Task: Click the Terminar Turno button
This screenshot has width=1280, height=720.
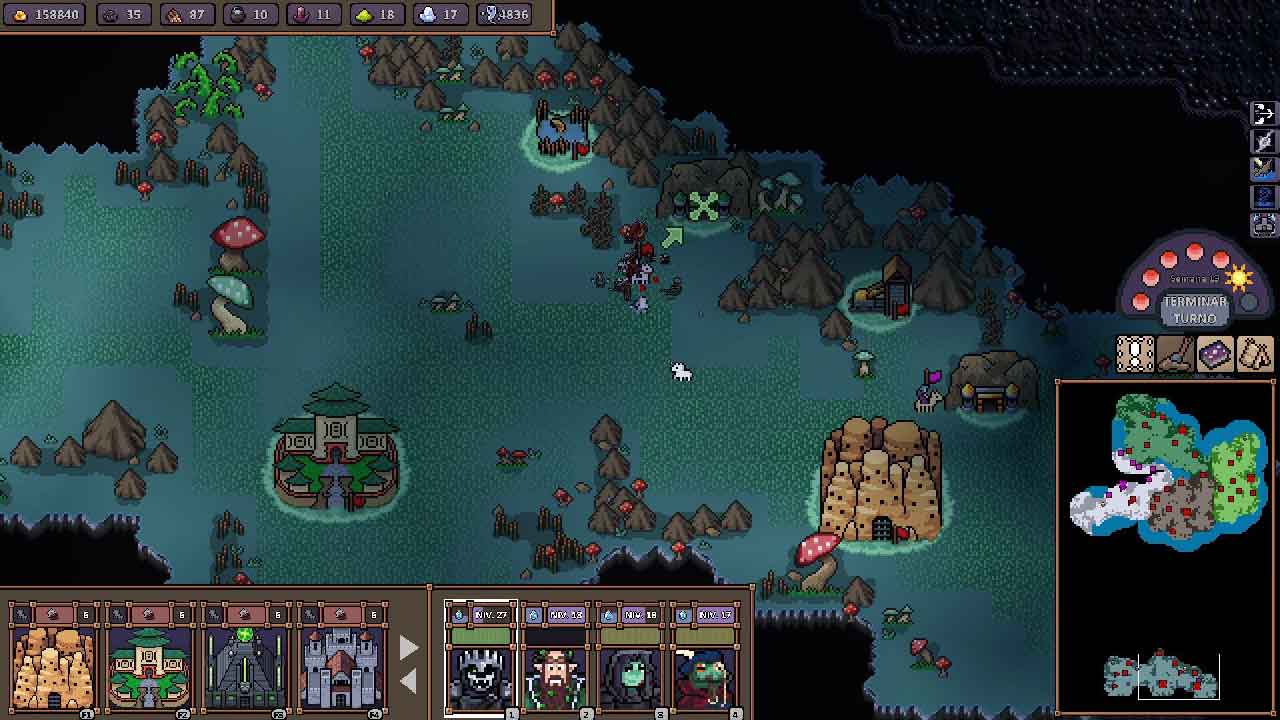Action: [x=1194, y=309]
